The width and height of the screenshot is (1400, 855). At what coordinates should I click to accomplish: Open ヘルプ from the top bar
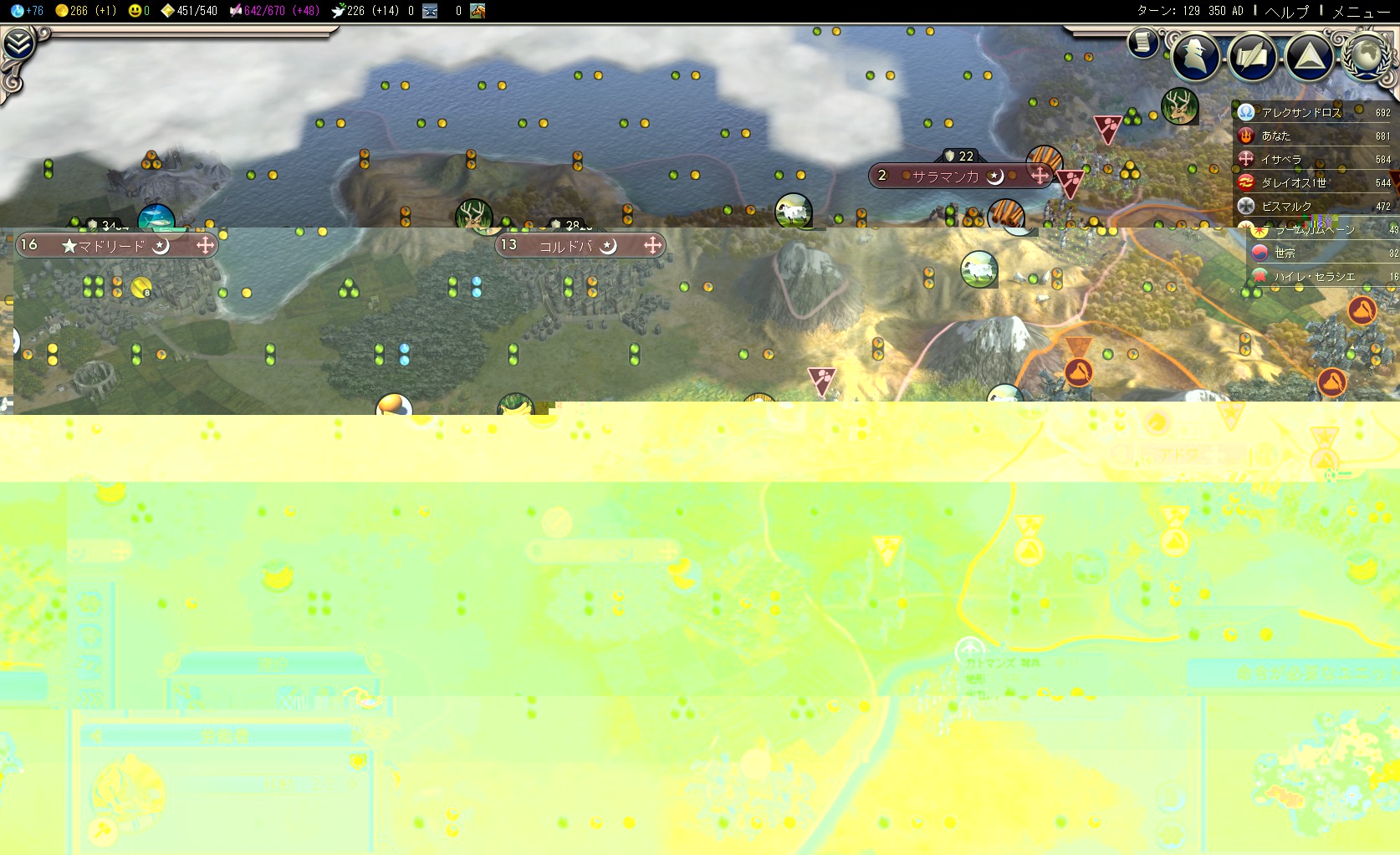click(1288, 12)
